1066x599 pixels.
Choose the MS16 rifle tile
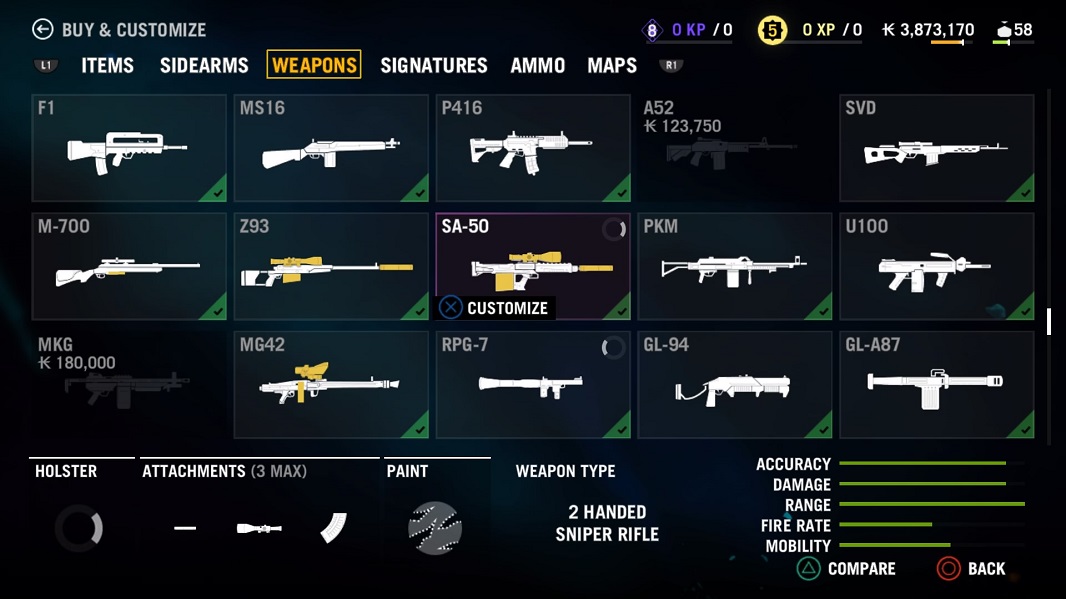pyautogui.click(x=331, y=148)
